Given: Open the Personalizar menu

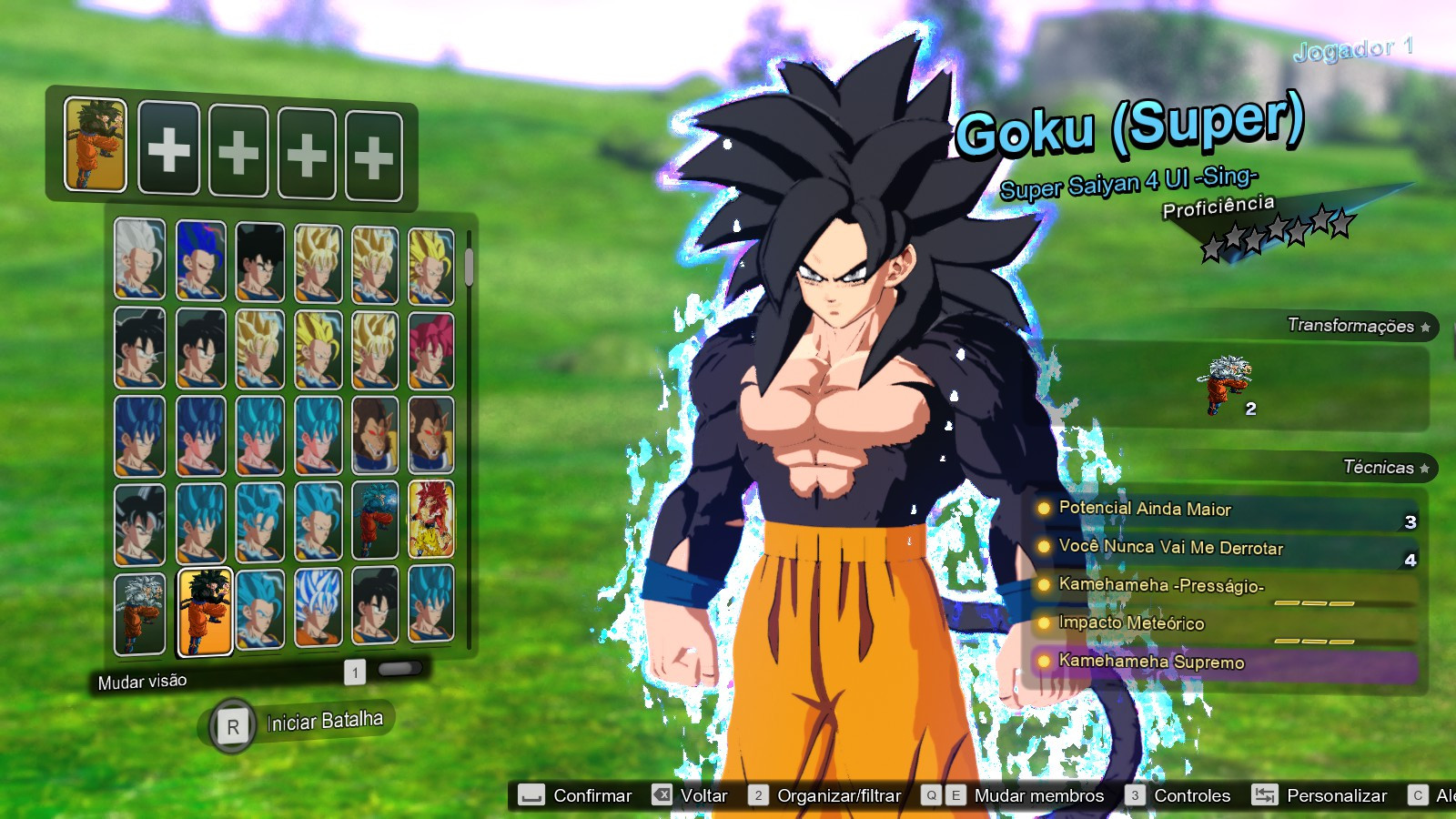Looking at the screenshot, I should 1337,795.
